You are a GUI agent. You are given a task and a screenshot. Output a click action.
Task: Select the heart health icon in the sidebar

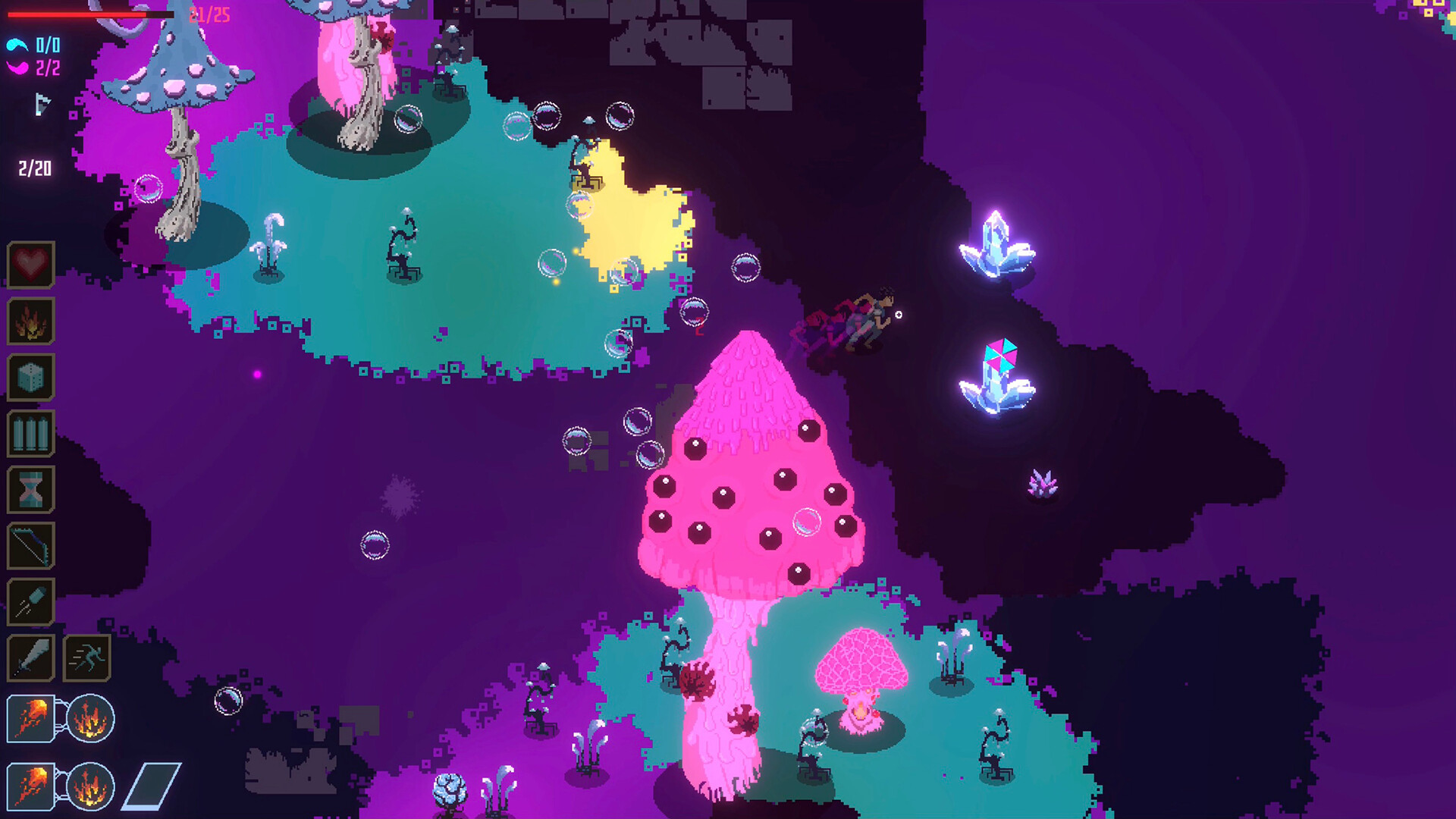[x=30, y=264]
